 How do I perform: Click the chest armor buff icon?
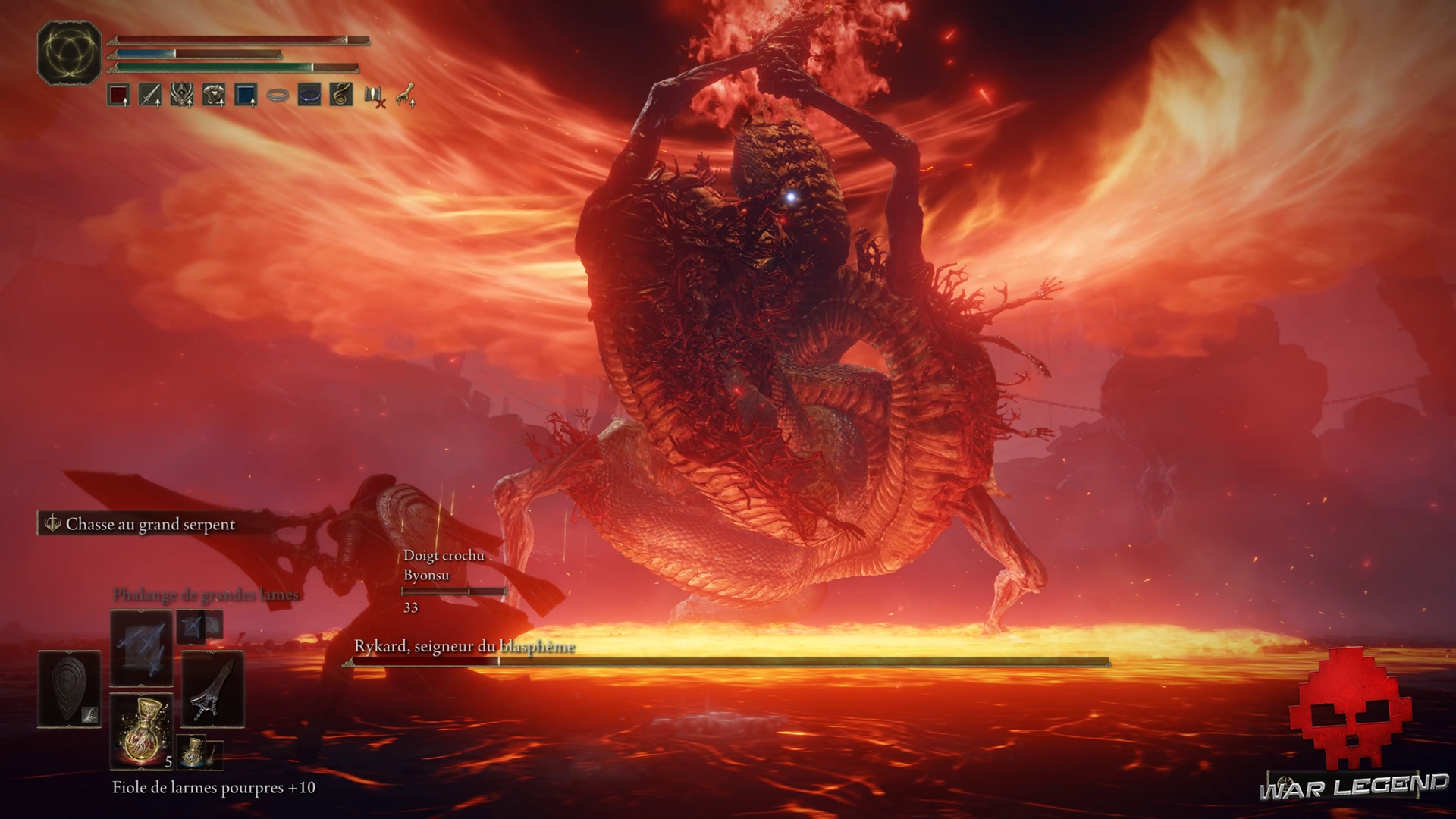click(214, 96)
